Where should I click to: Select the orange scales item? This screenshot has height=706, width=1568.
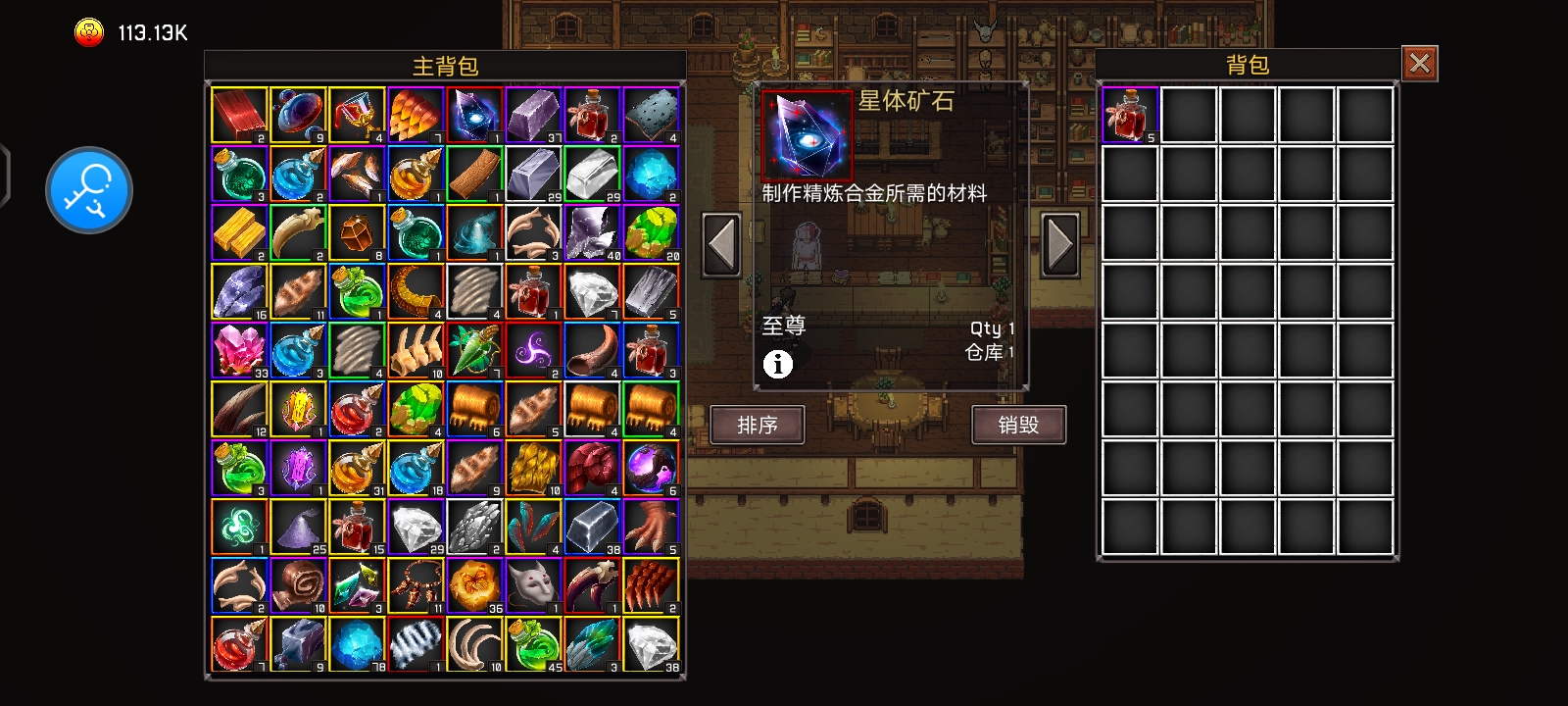(x=416, y=115)
